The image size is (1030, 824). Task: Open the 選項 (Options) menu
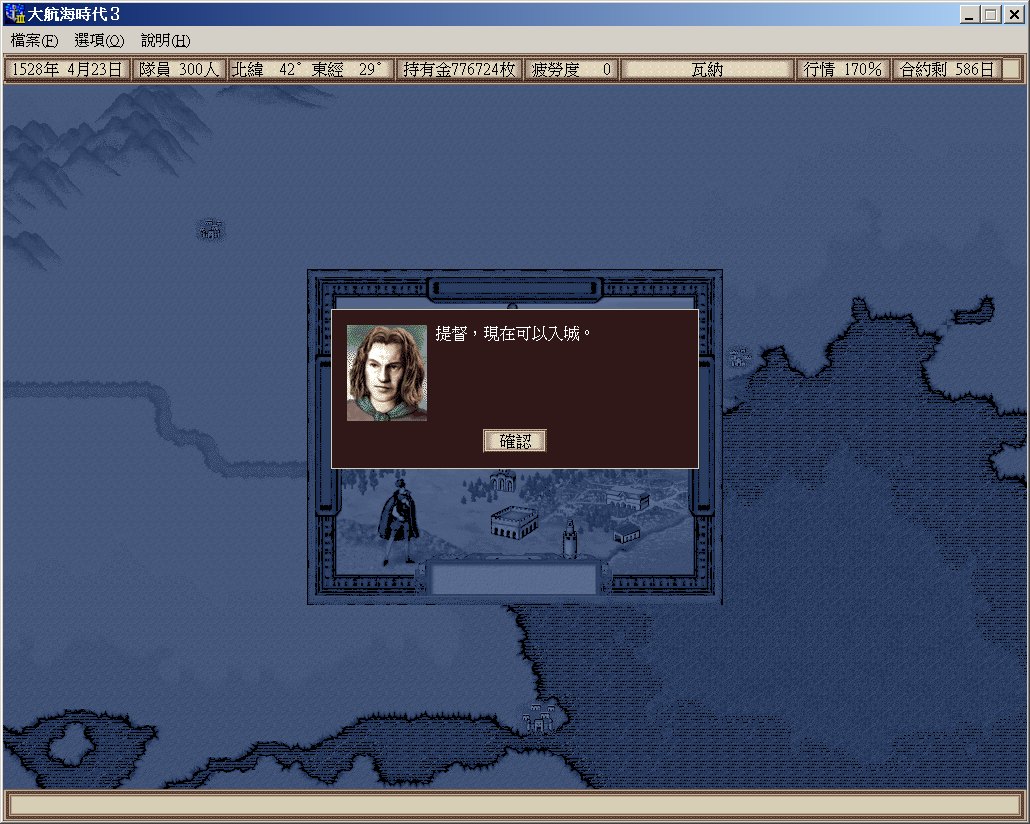click(x=99, y=41)
